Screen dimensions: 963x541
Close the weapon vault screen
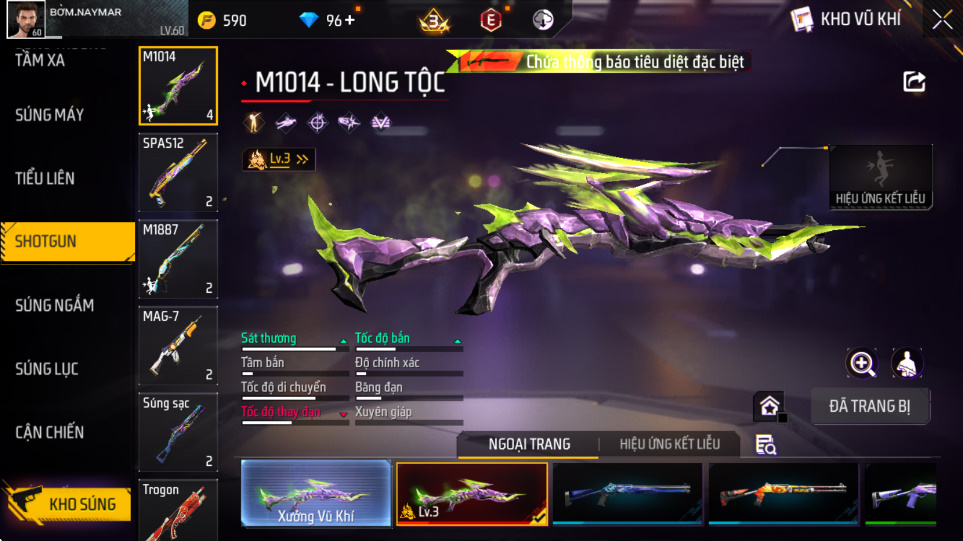point(942,19)
